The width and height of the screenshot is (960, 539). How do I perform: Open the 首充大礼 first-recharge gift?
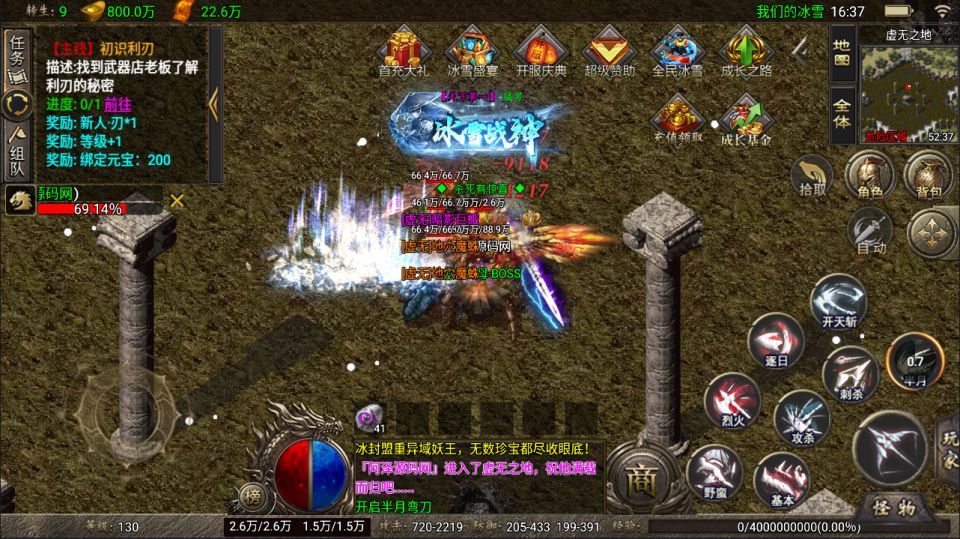point(404,51)
